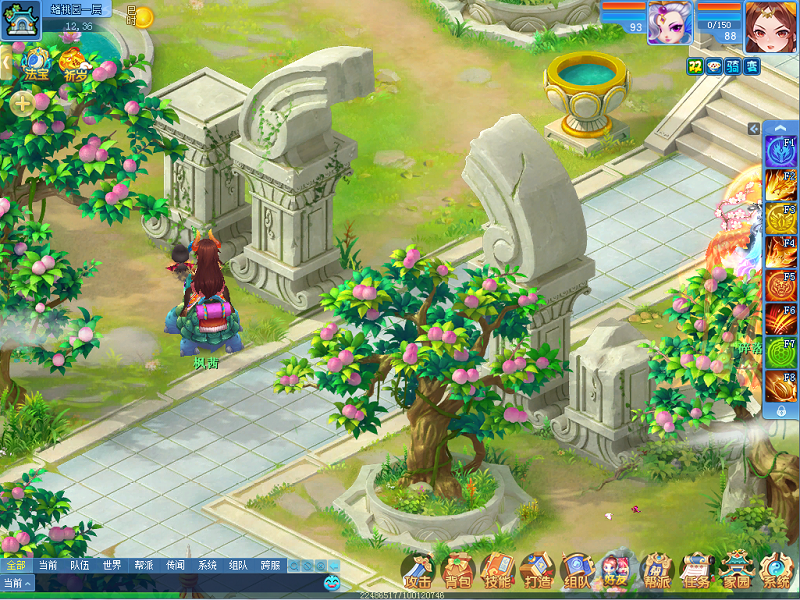This screenshot has width=800, height=600.
Task: Open the 系统 system settings icon
Action: pos(776,571)
